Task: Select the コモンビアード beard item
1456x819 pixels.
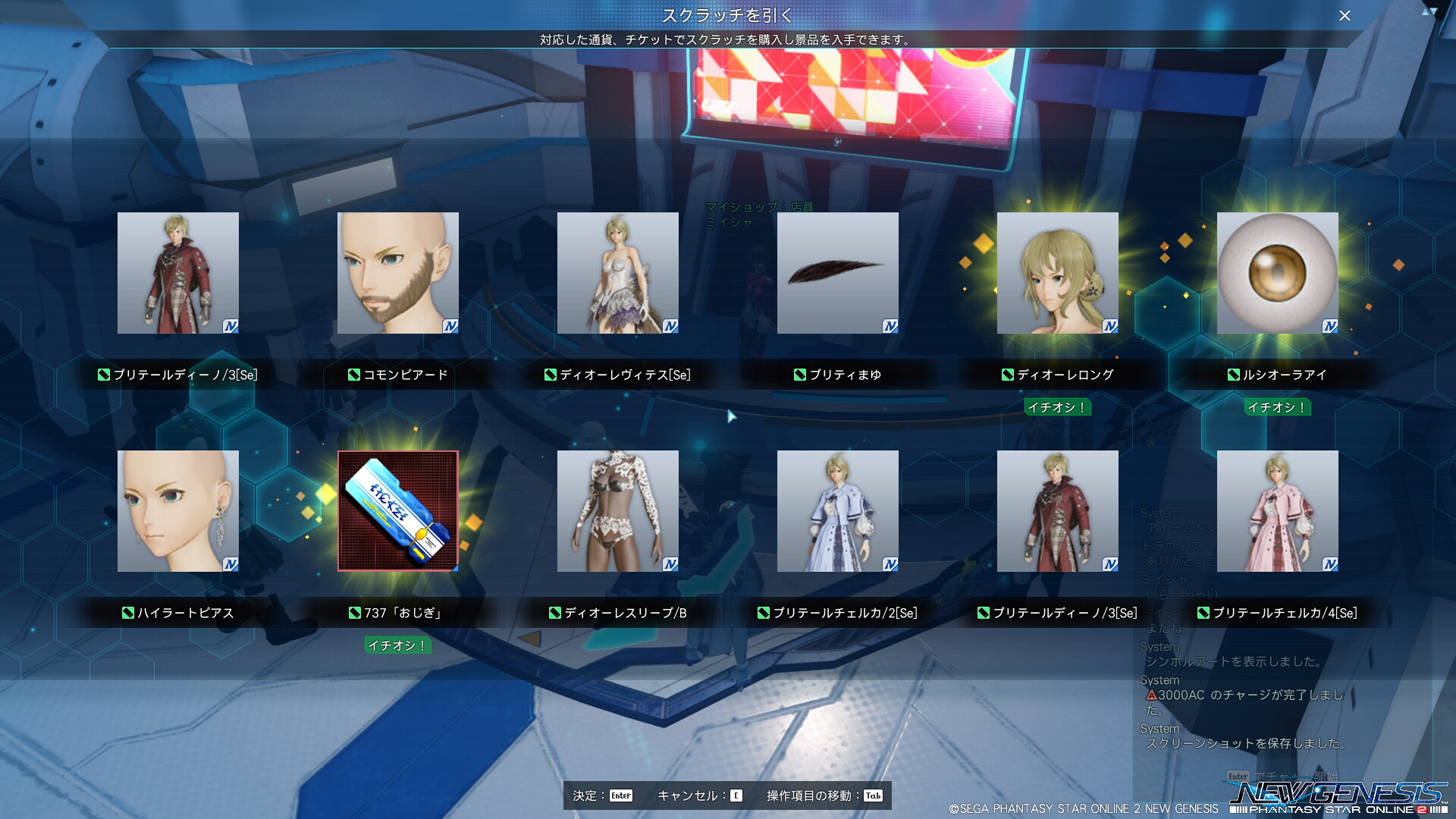Action: [x=398, y=273]
